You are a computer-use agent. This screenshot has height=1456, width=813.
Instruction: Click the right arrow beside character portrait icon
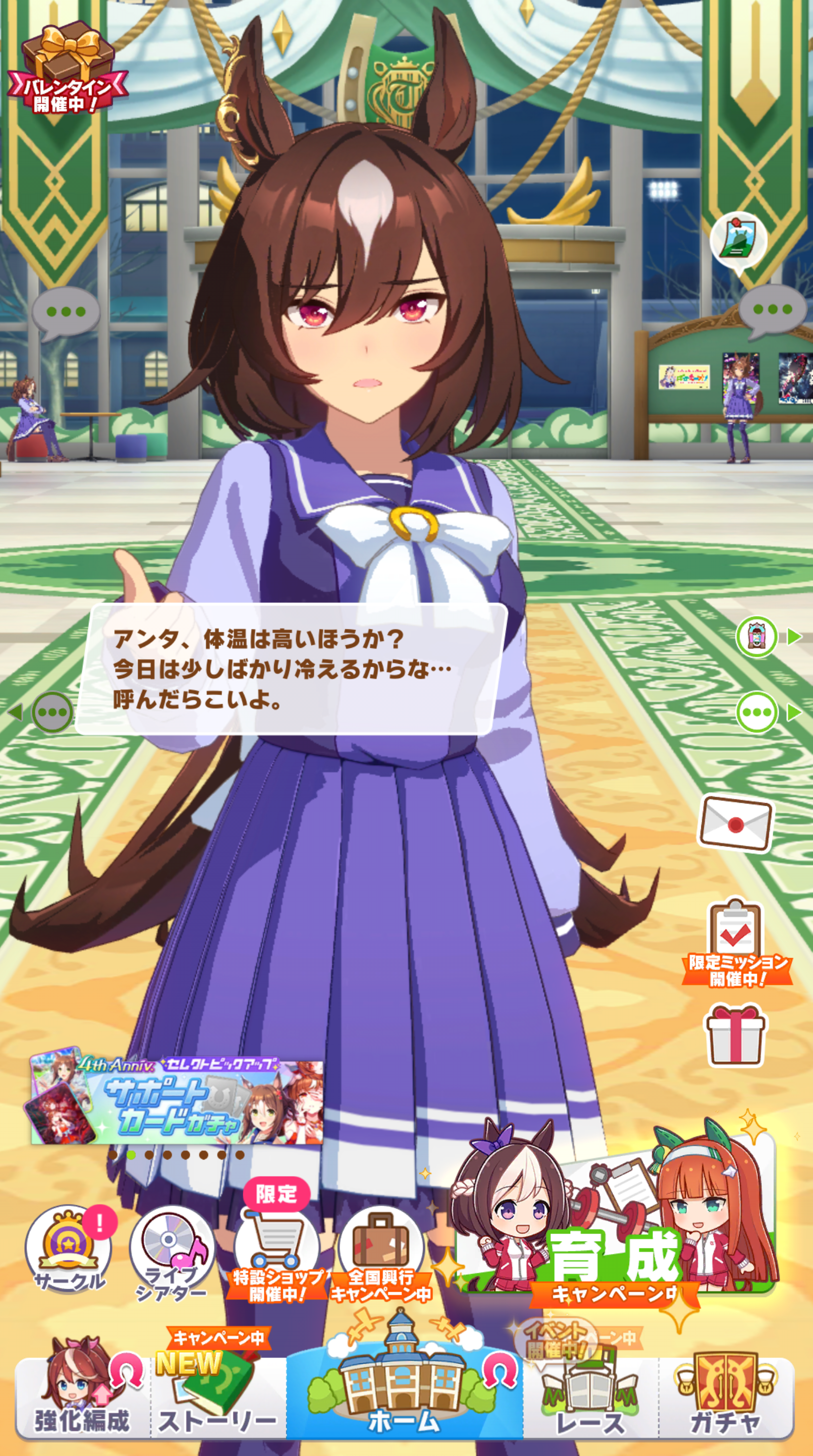(x=794, y=637)
